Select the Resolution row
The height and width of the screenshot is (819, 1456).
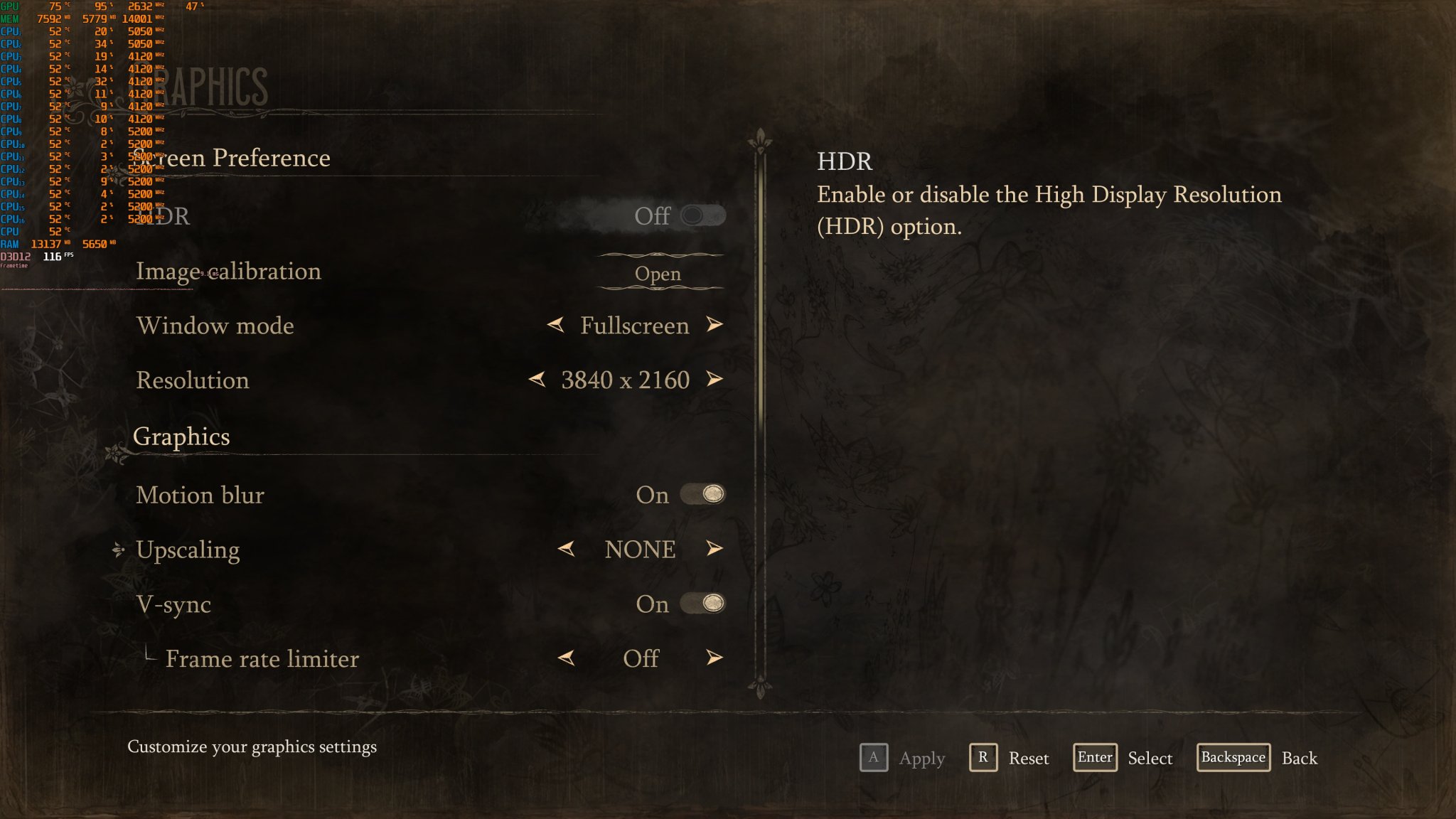[193, 380]
